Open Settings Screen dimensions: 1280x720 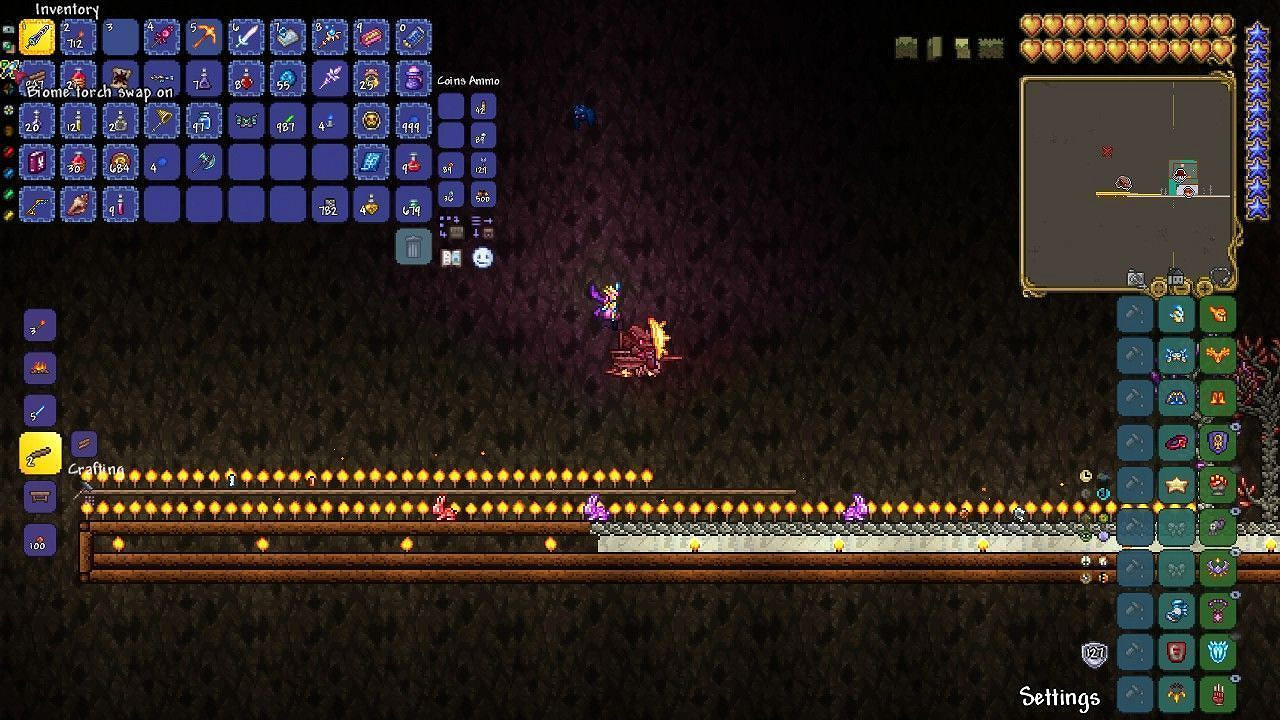click(x=1060, y=696)
